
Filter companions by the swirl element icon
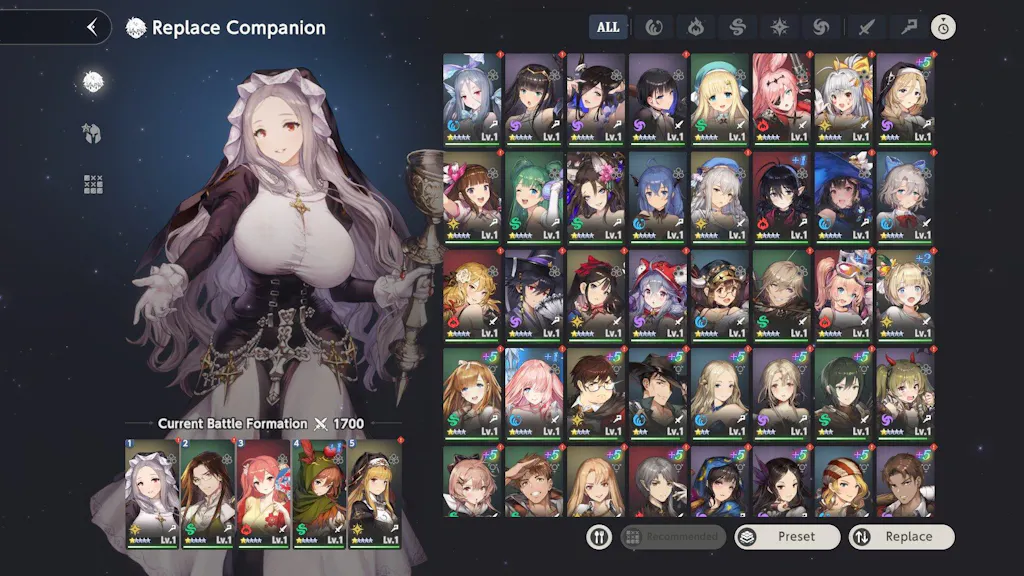click(x=823, y=27)
